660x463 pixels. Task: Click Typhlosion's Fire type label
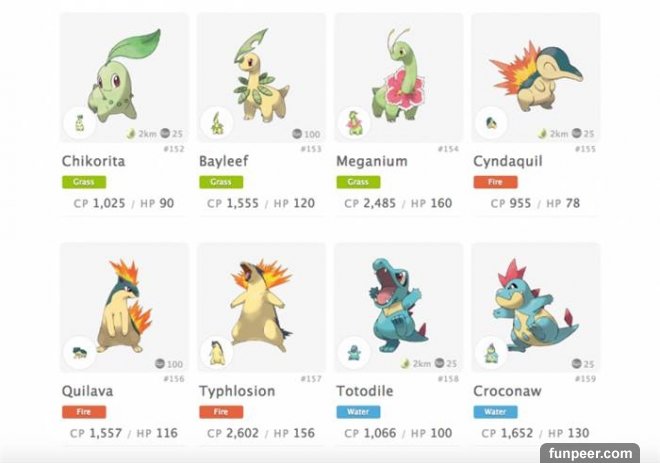tap(219, 411)
